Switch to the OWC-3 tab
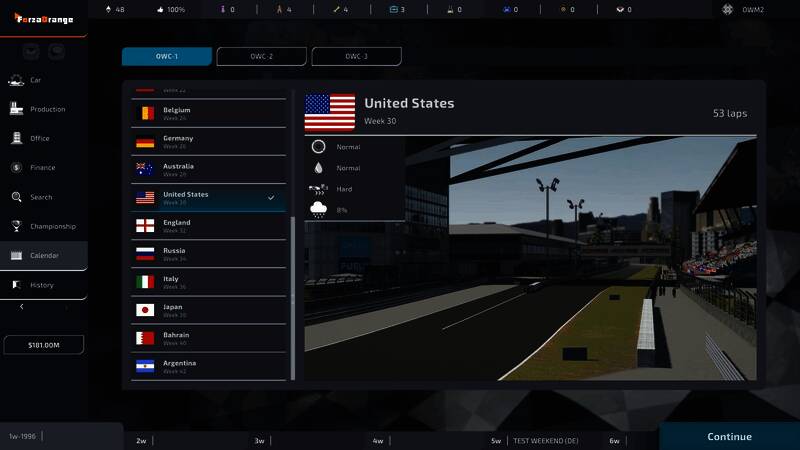800x450 pixels. pos(357,56)
